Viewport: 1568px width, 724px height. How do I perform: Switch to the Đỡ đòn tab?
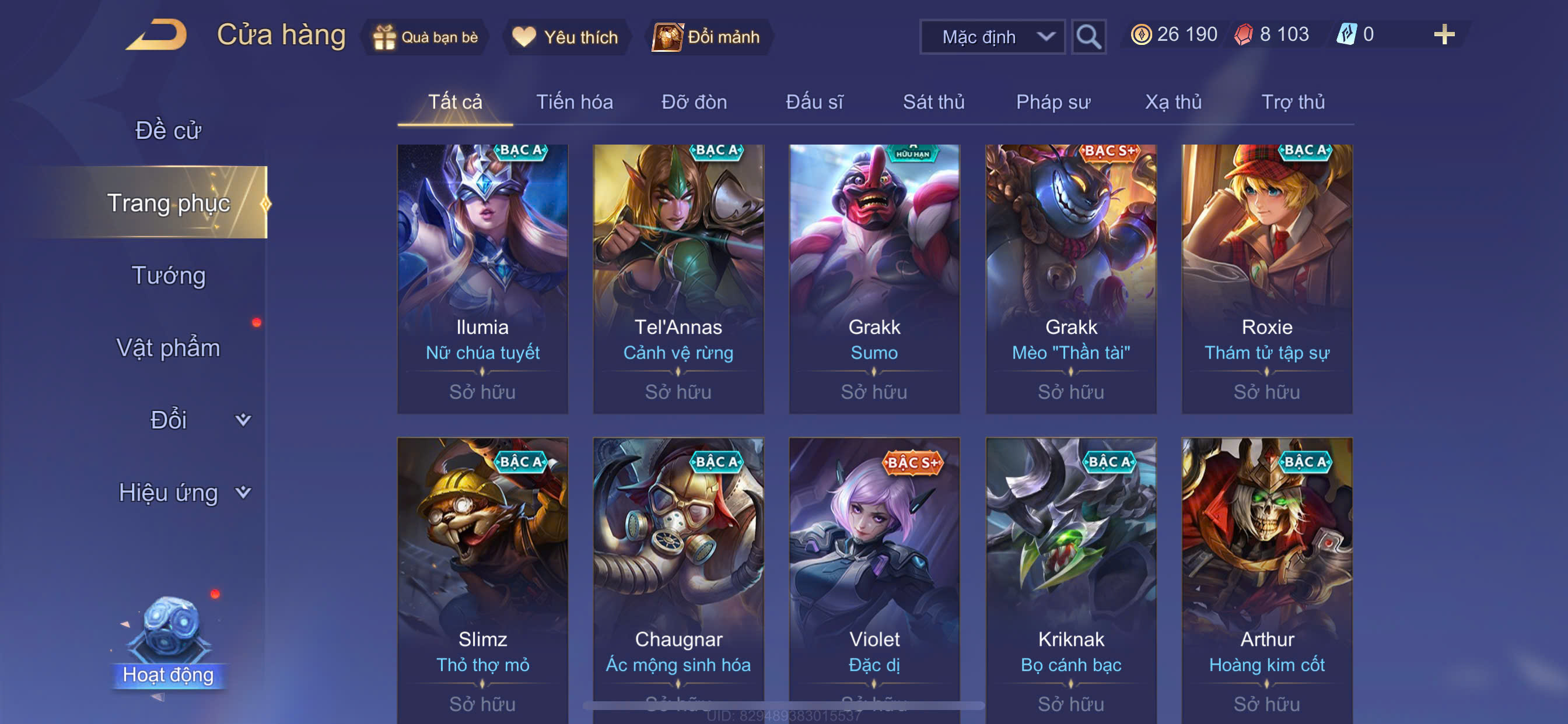[694, 102]
